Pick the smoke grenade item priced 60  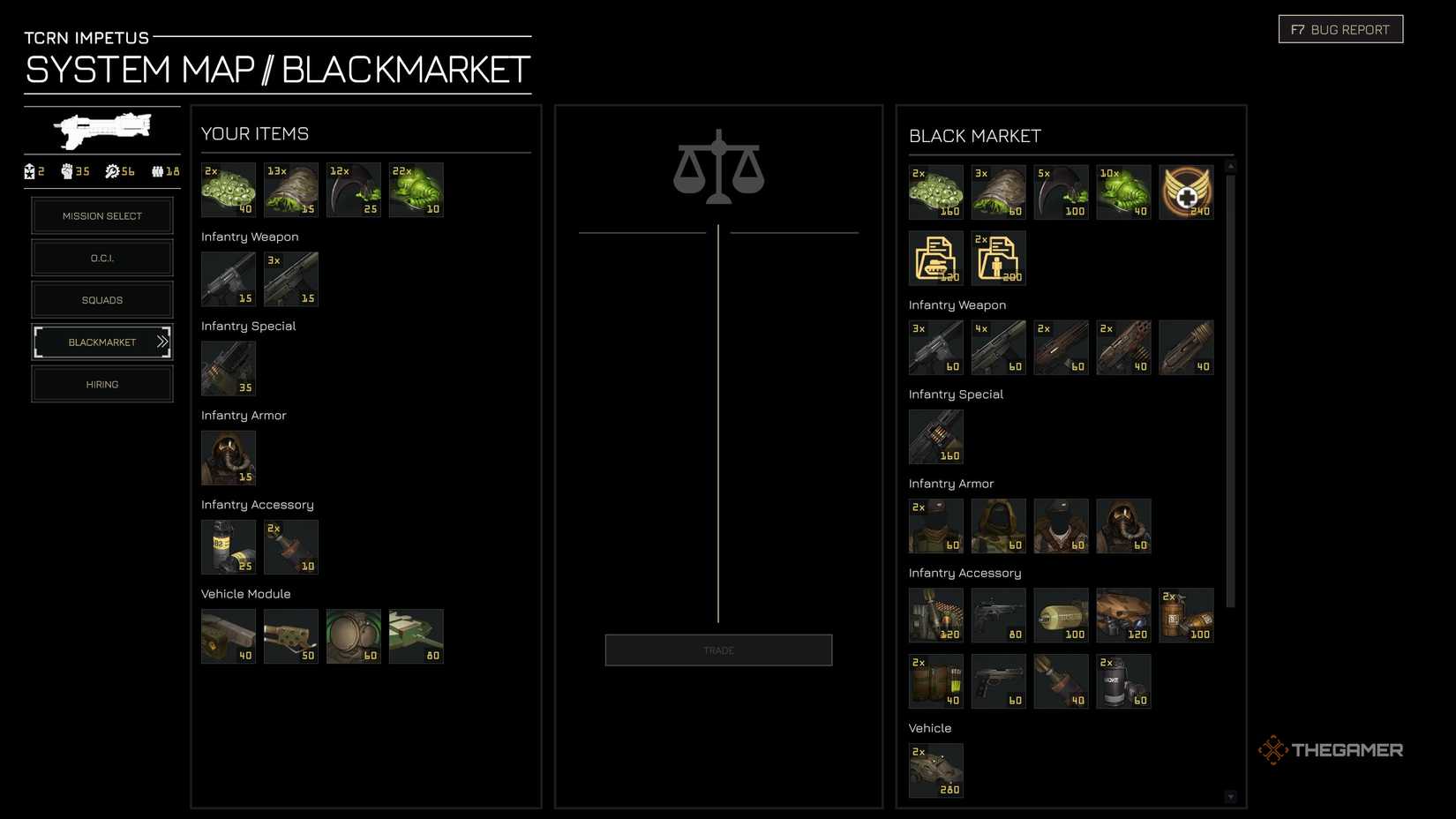pyautogui.click(x=1123, y=680)
